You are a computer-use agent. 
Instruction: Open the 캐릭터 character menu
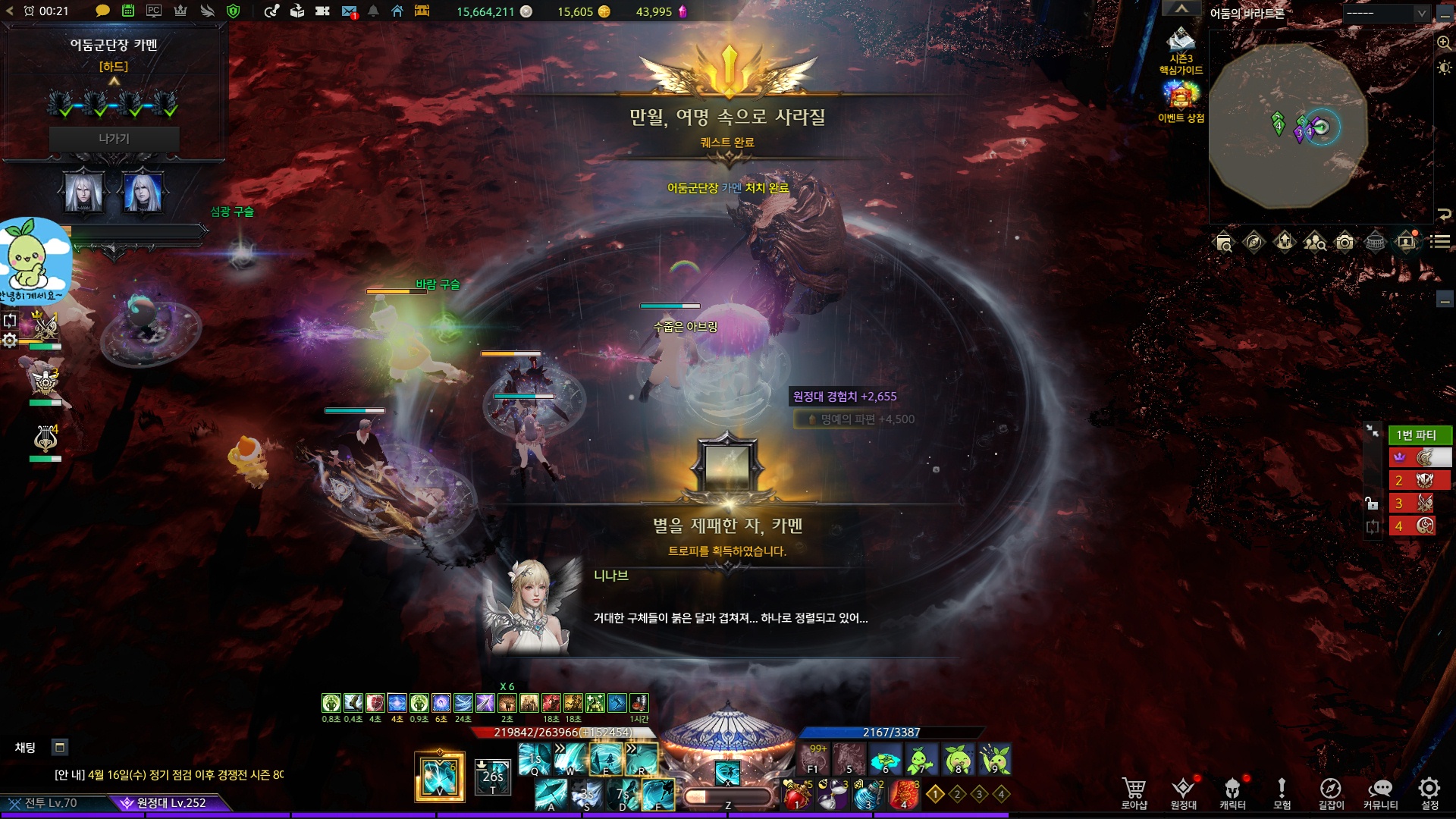1232,792
